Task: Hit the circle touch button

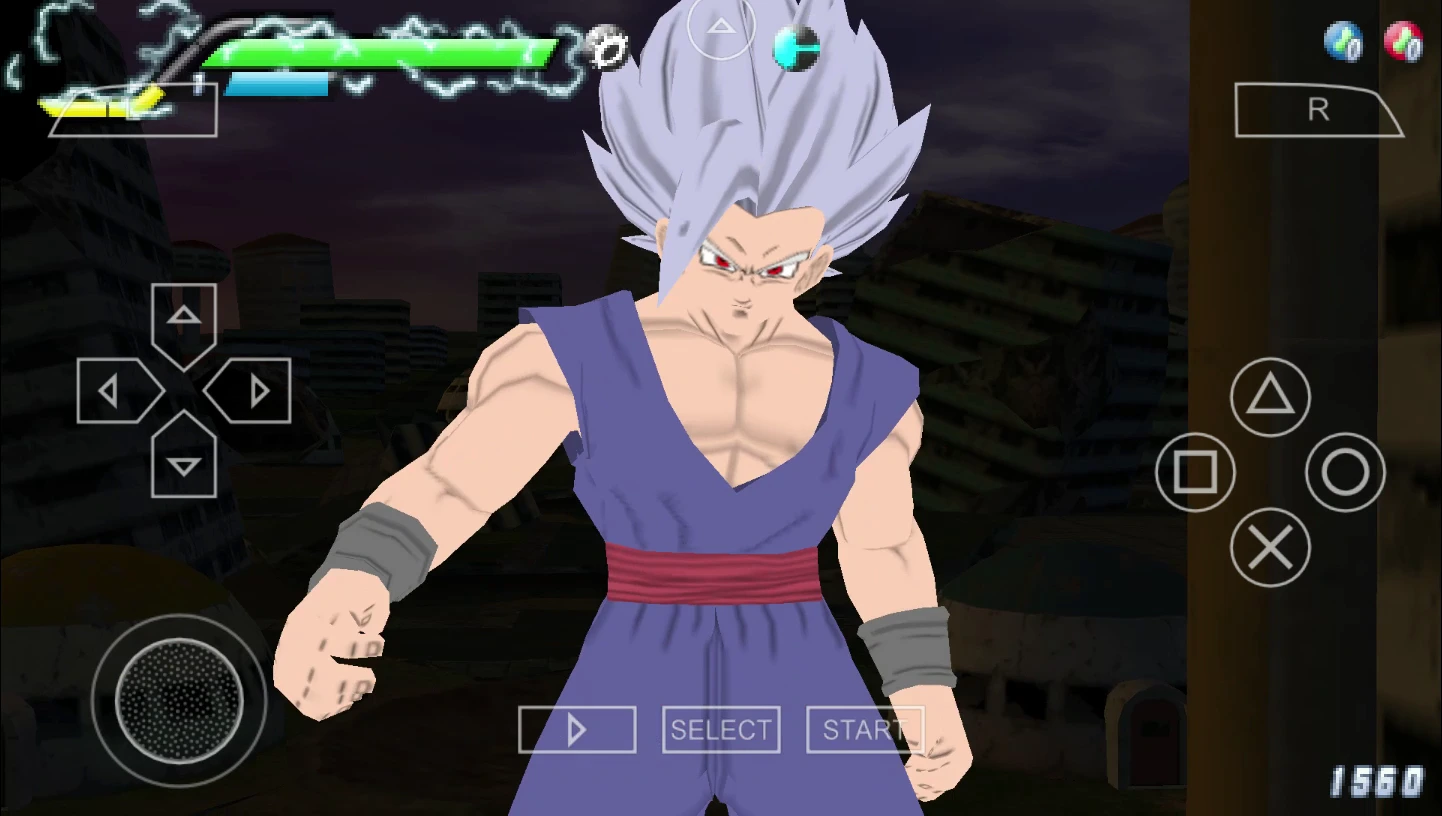Action: 1345,472
